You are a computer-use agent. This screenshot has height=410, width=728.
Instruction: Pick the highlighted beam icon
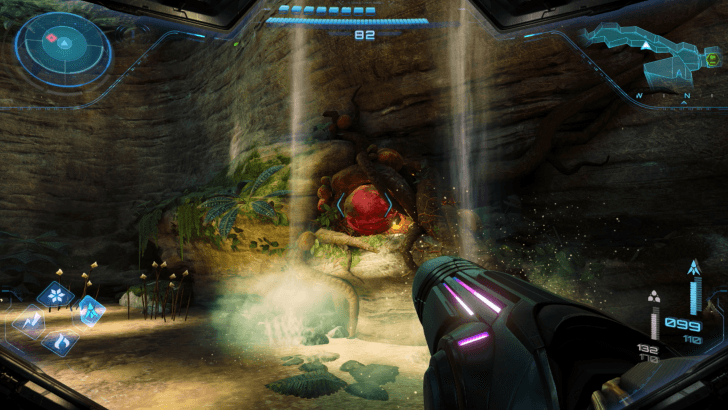[90, 310]
